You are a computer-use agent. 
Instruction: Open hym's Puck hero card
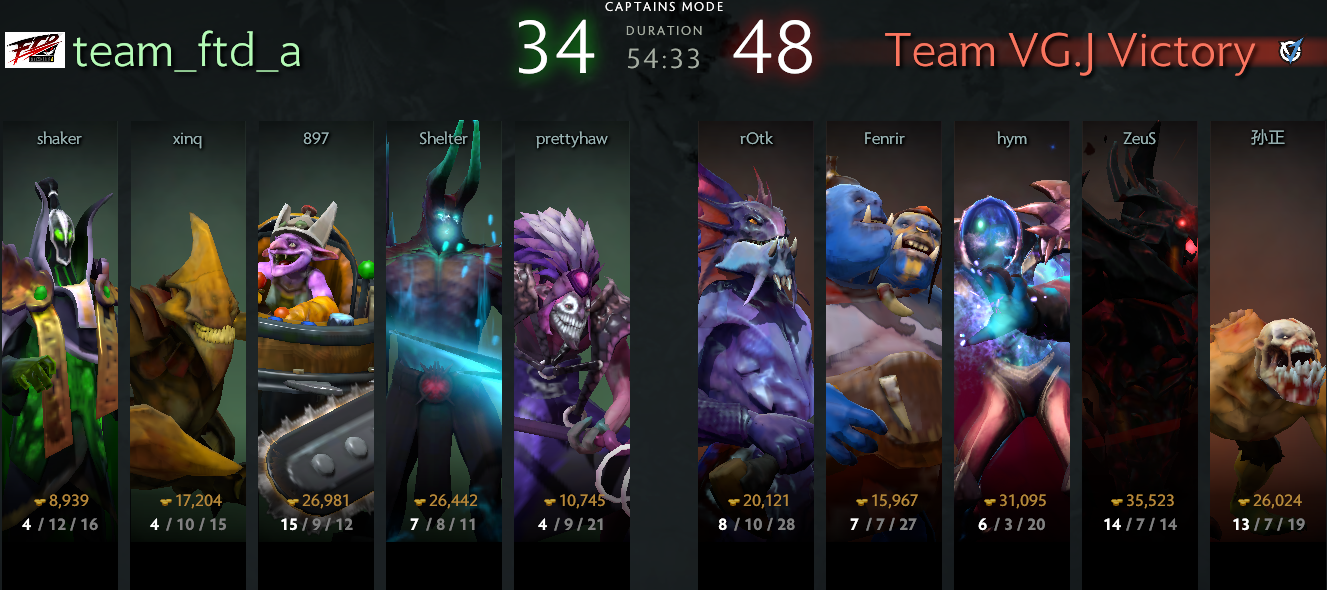(x=1011, y=320)
